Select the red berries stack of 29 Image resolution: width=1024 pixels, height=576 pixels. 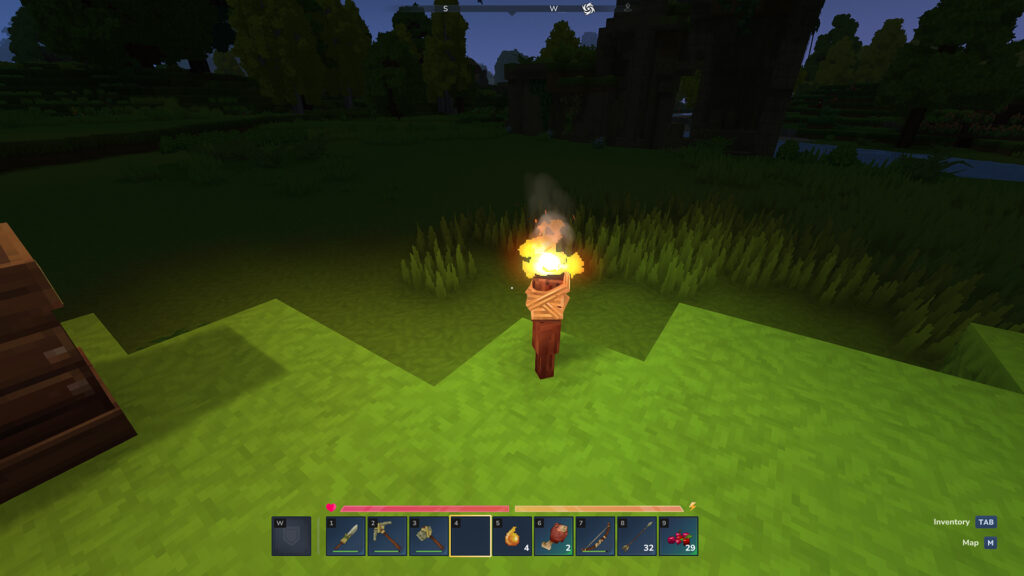point(678,536)
